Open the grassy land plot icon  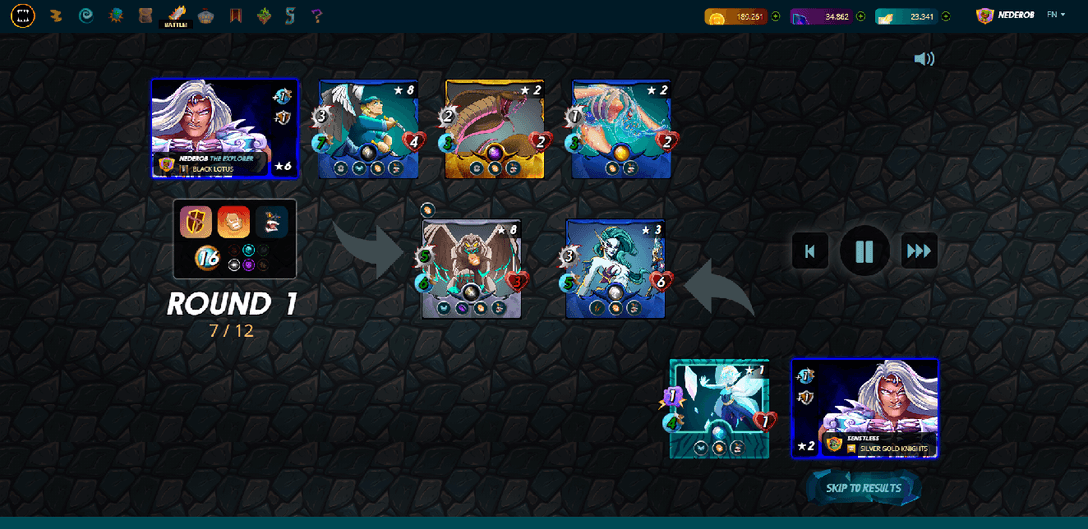pyautogui.click(x=264, y=16)
